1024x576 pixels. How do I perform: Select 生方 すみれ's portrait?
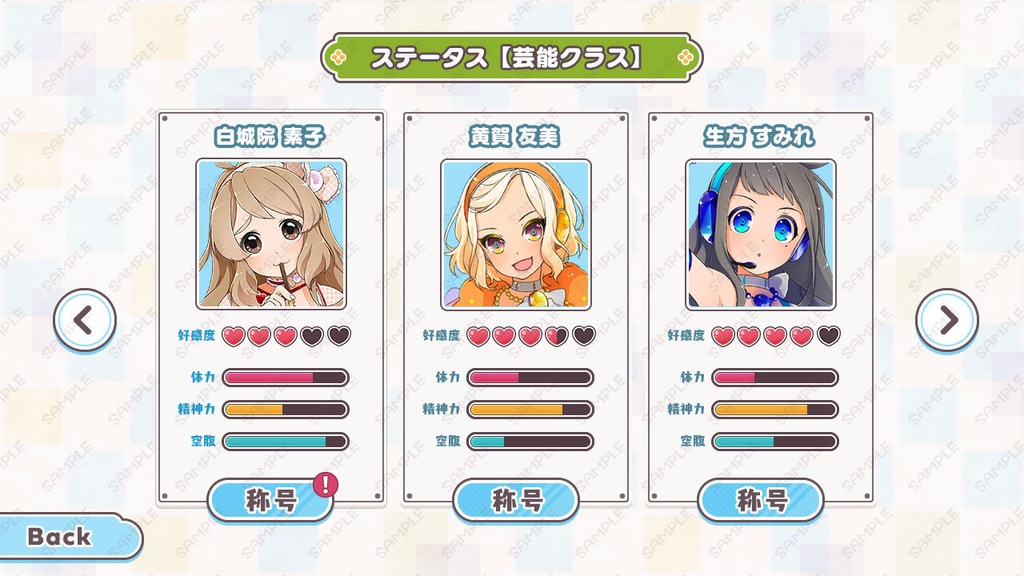(x=761, y=234)
